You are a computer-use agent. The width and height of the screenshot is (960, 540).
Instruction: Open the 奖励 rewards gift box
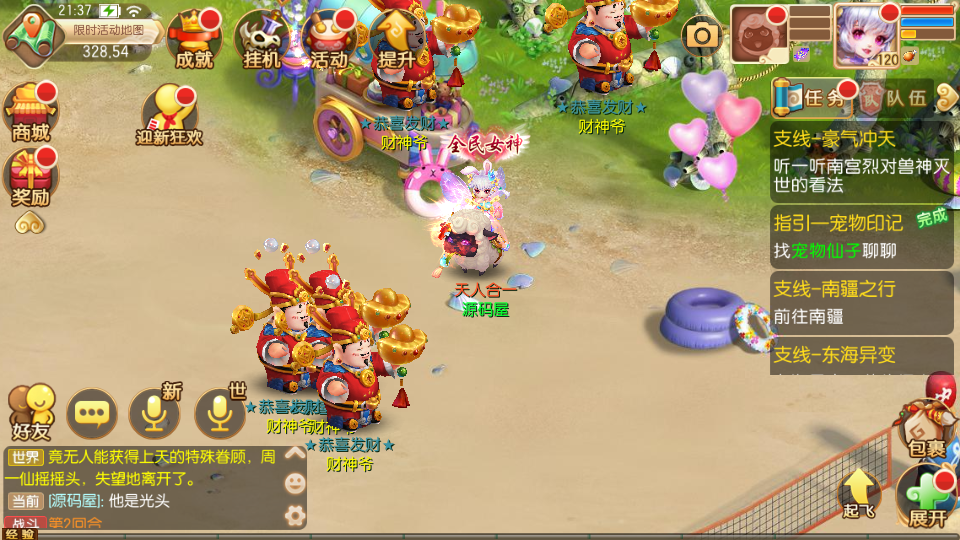pyautogui.click(x=30, y=178)
